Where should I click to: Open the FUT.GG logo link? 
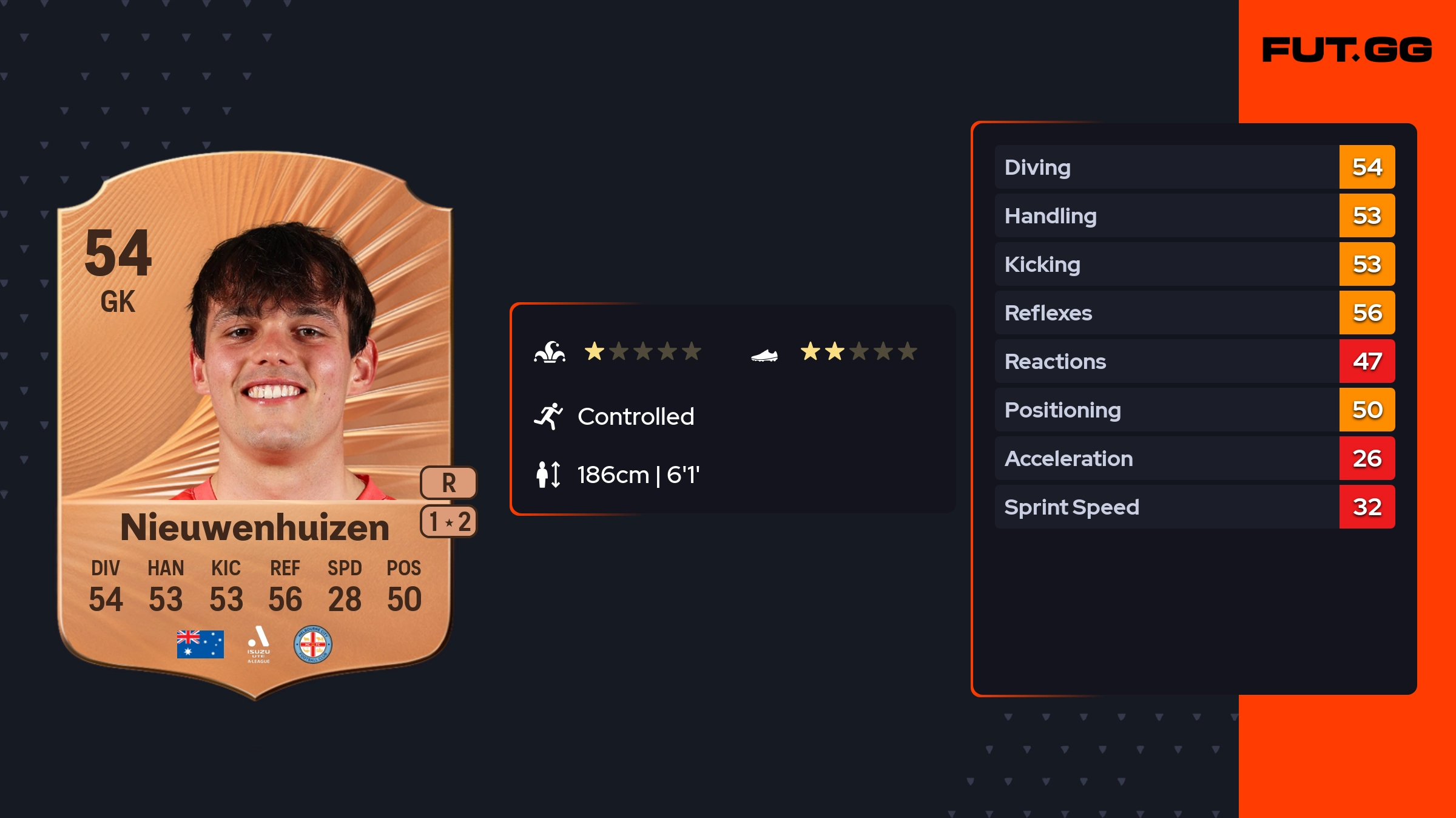pyautogui.click(x=1347, y=50)
